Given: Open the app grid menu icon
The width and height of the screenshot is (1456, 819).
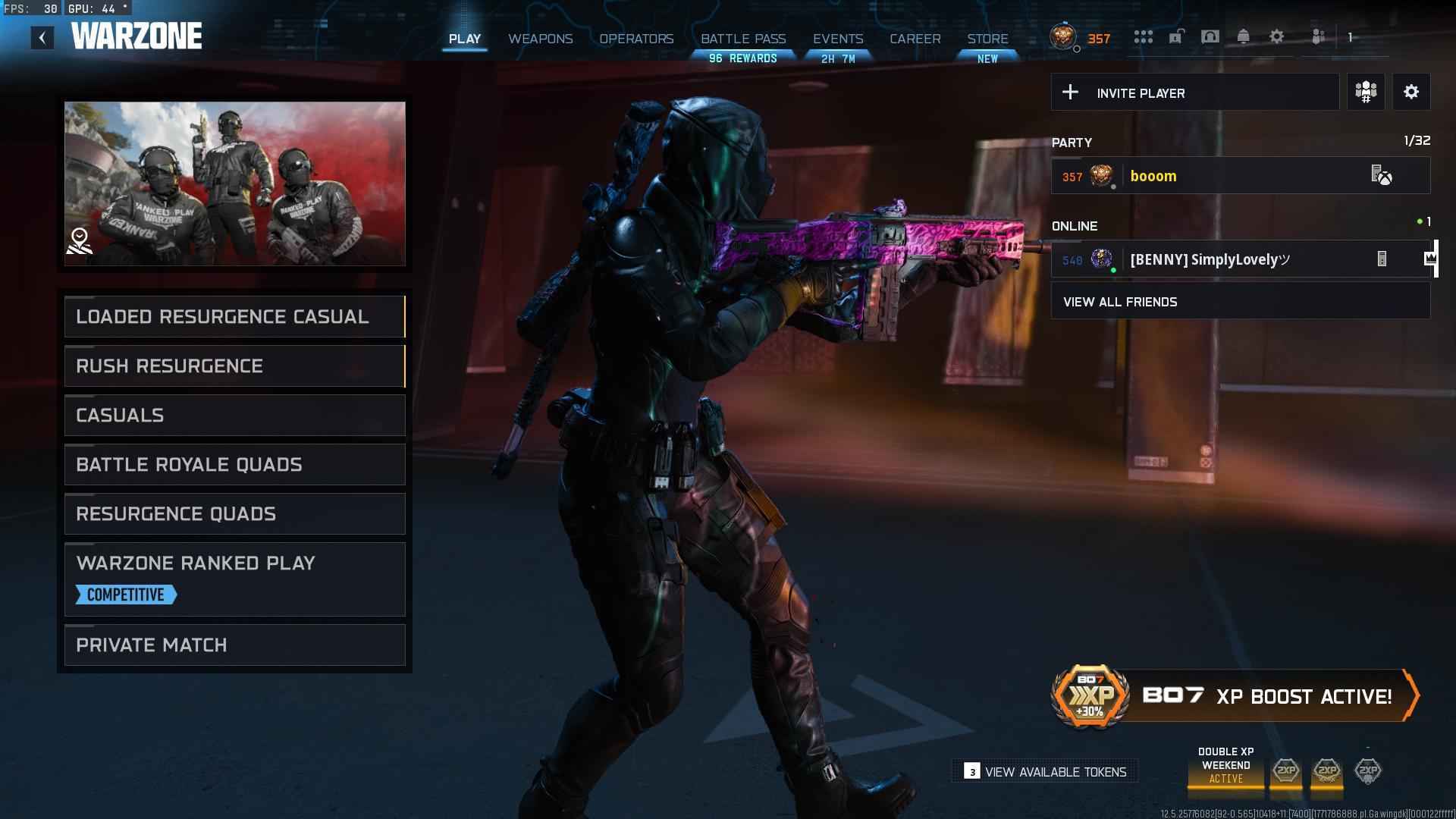Looking at the screenshot, I should pos(1143,36).
